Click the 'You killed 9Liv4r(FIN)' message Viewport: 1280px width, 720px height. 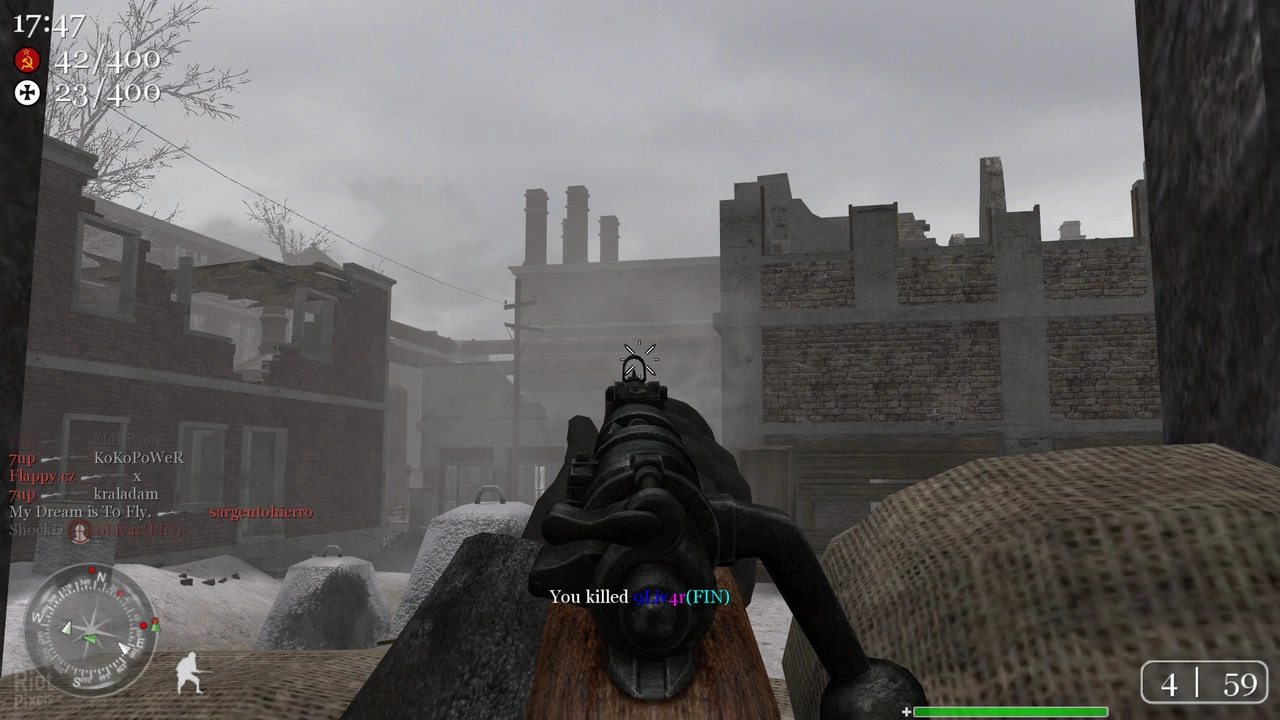pyautogui.click(x=640, y=597)
